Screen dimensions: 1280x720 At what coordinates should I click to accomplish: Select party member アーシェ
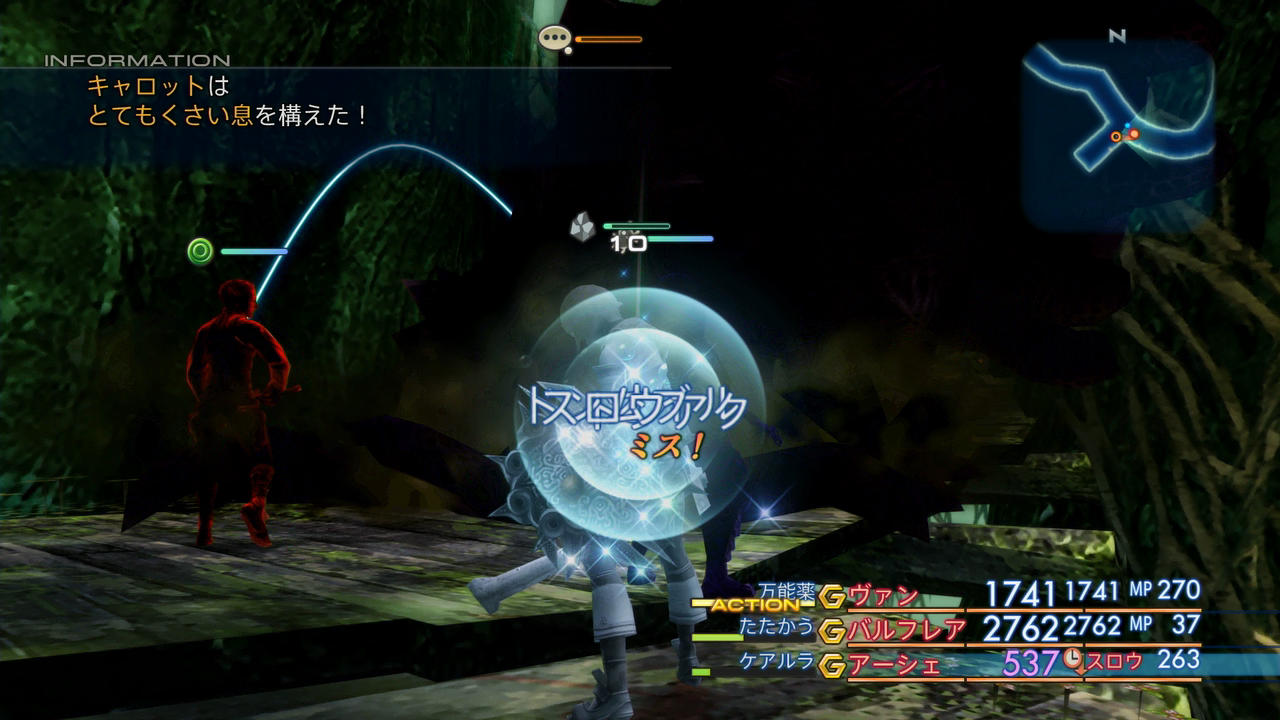pos(894,663)
